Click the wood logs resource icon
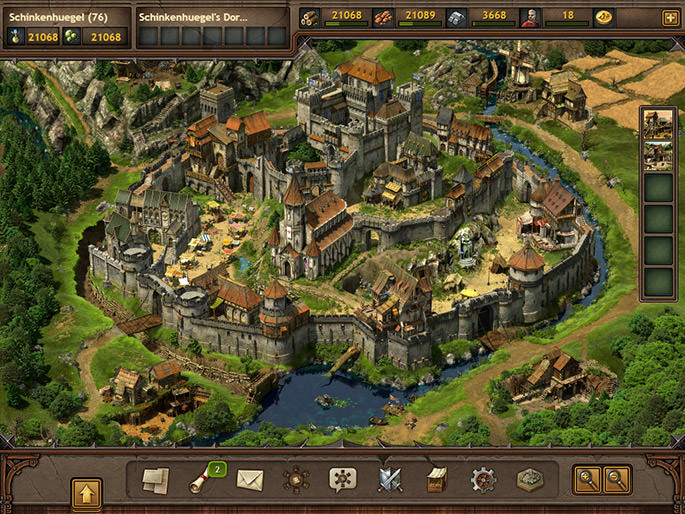The height and width of the screenshot is (514, 685). 310,17
